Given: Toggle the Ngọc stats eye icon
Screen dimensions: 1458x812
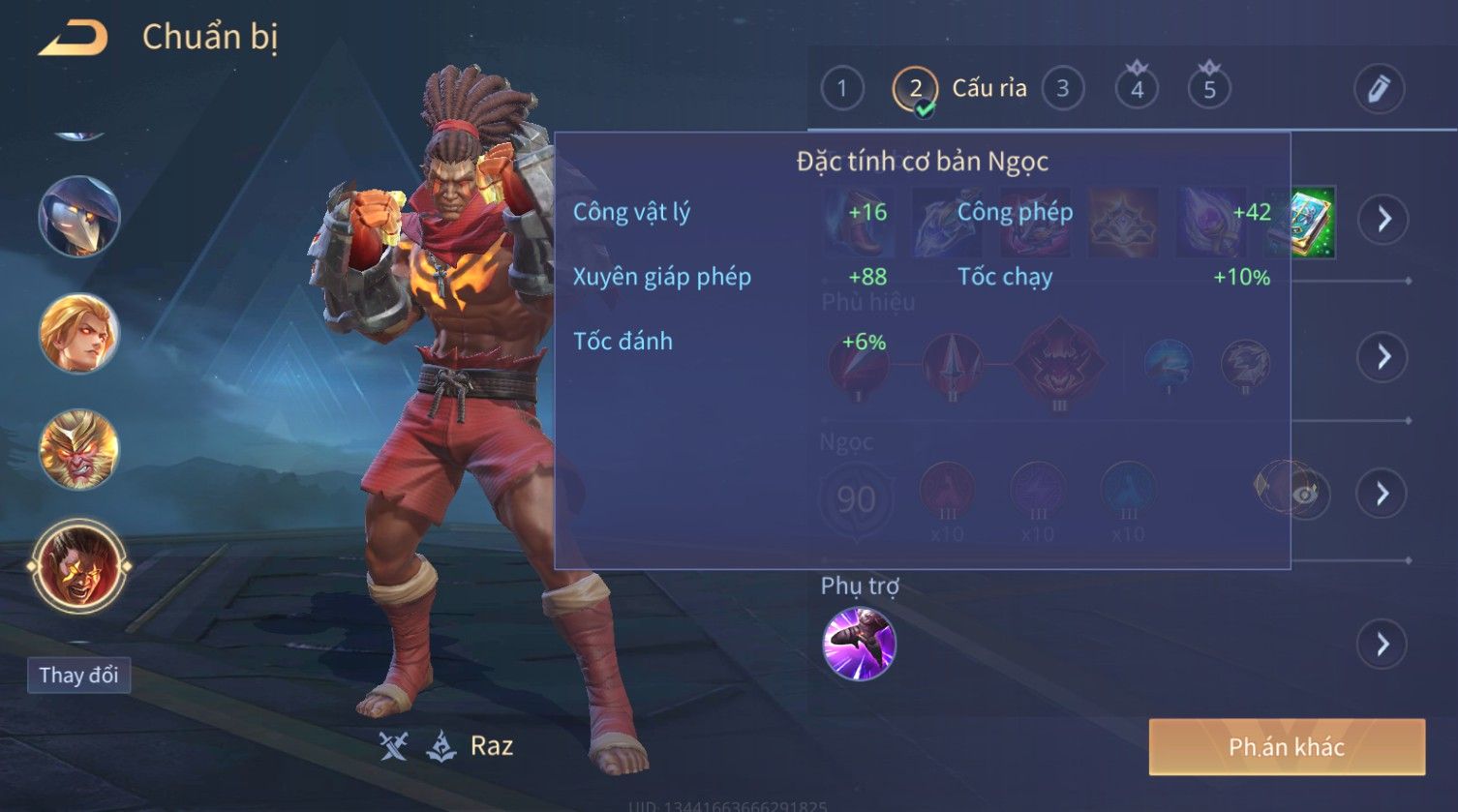Looking at the screenshot, I should 1306,495.
